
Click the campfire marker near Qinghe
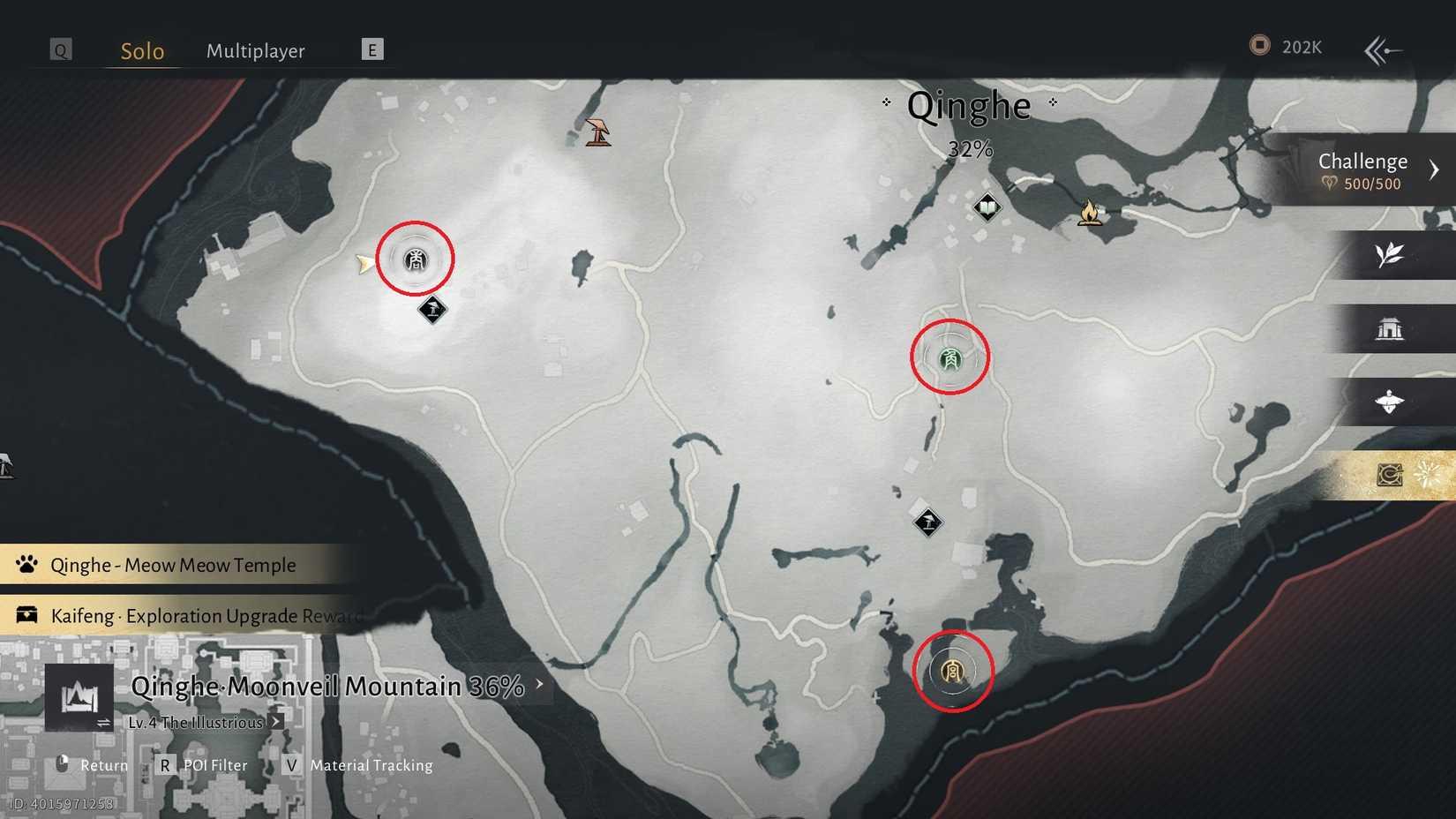pyautogui.click(x=1091, y=213)
